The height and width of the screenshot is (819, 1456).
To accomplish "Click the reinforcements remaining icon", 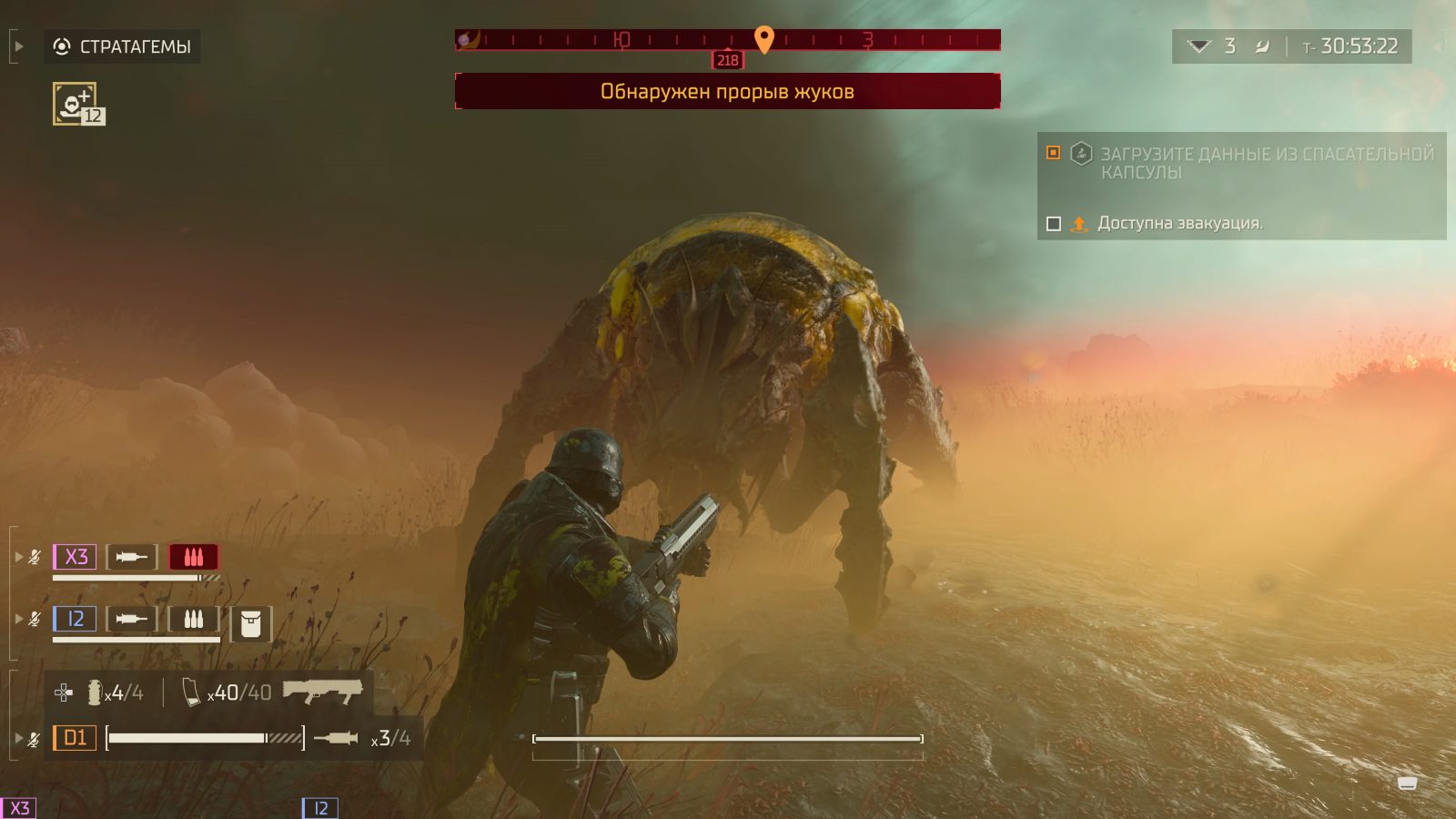I will [1199, 46].
